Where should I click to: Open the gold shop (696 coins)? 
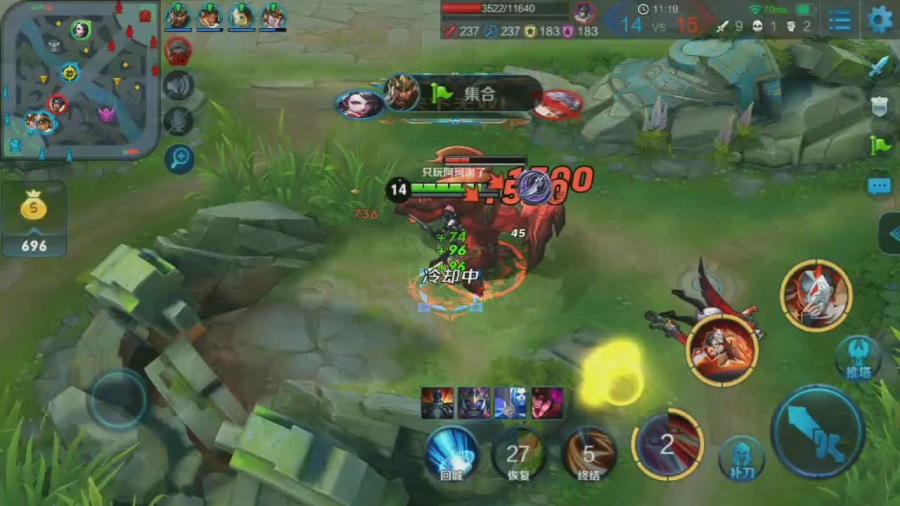point(34,219)
